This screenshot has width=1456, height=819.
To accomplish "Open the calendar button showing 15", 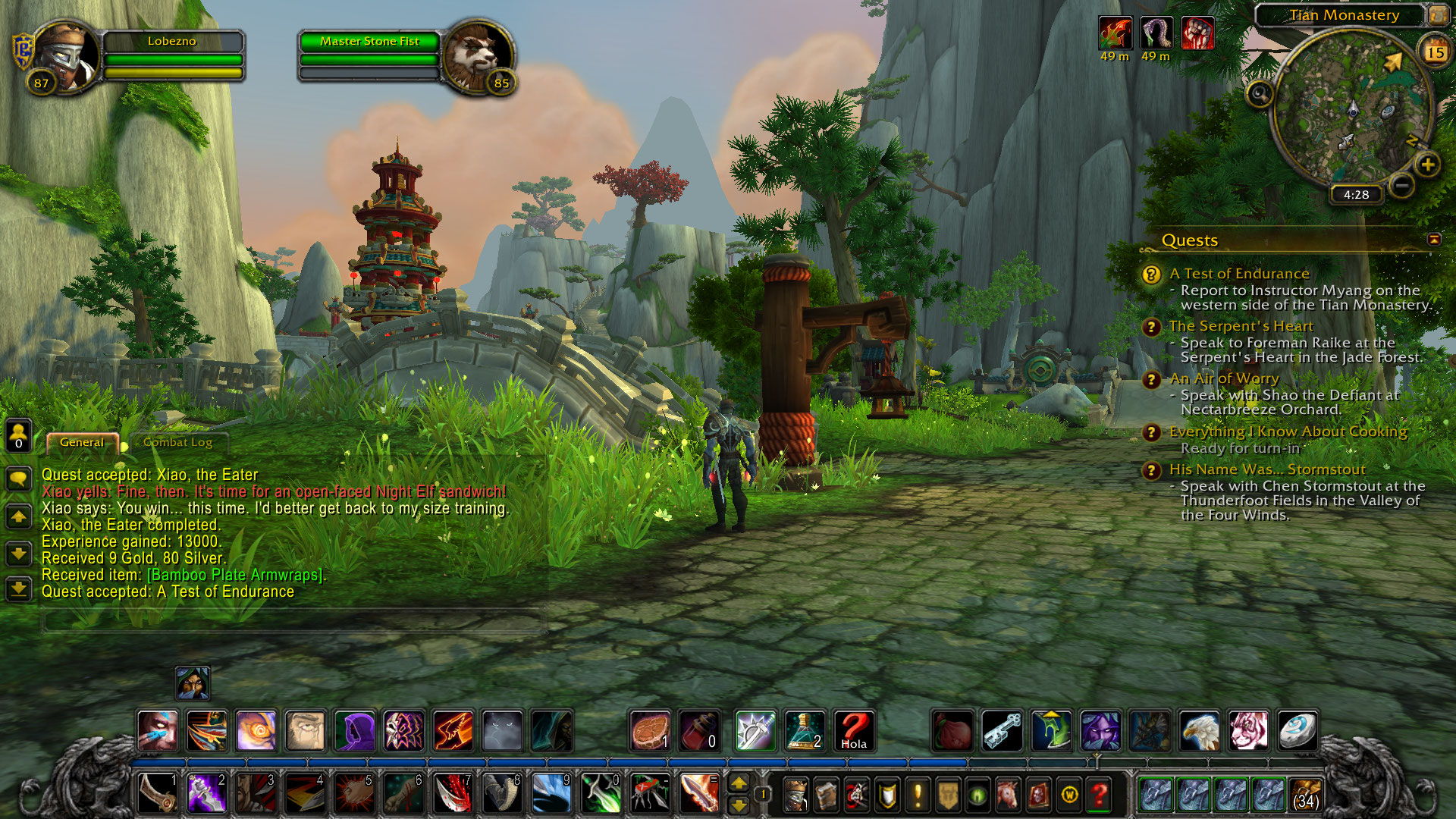I will (1435, 52).
